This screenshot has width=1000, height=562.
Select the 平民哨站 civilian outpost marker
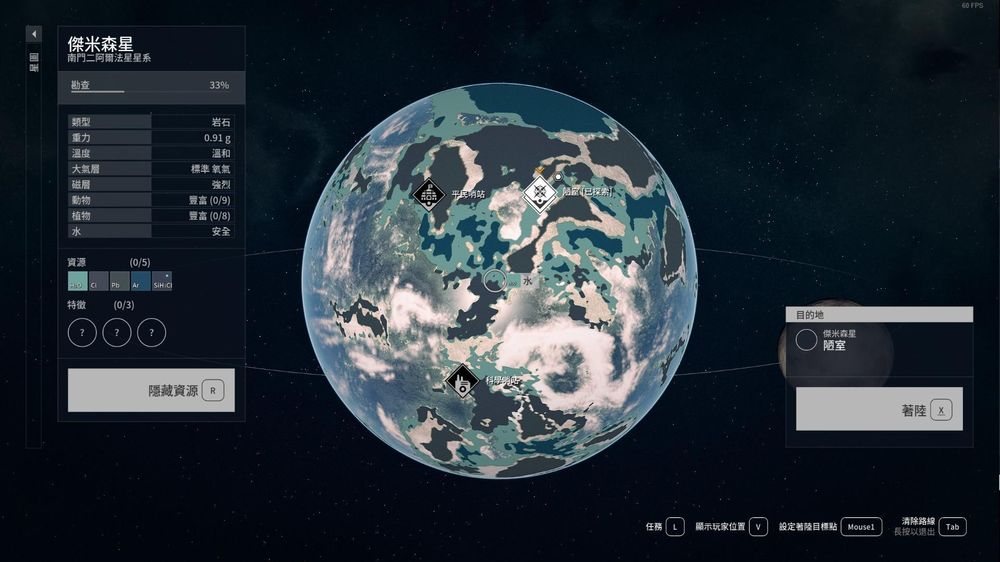428,194
